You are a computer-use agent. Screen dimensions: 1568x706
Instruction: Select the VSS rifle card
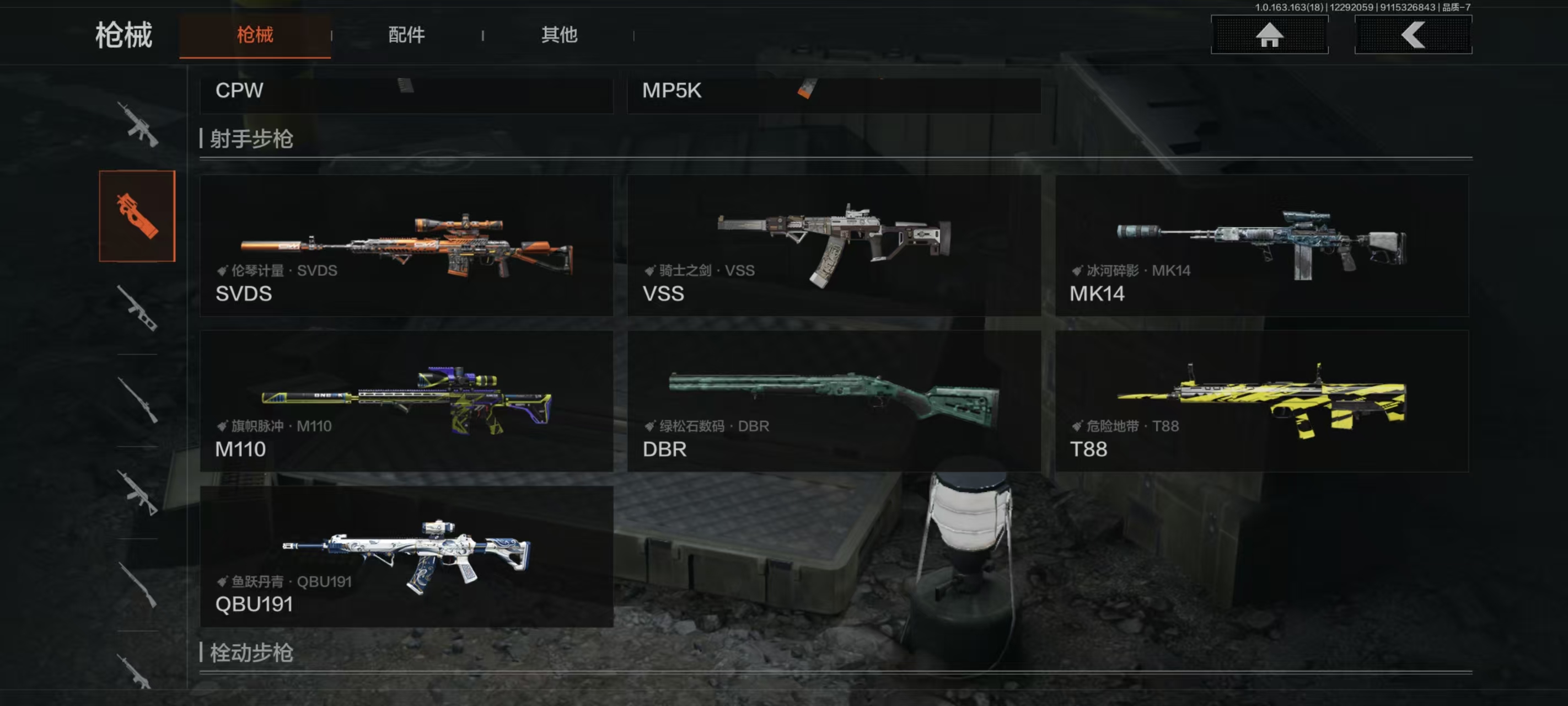[x=834, y=245]
